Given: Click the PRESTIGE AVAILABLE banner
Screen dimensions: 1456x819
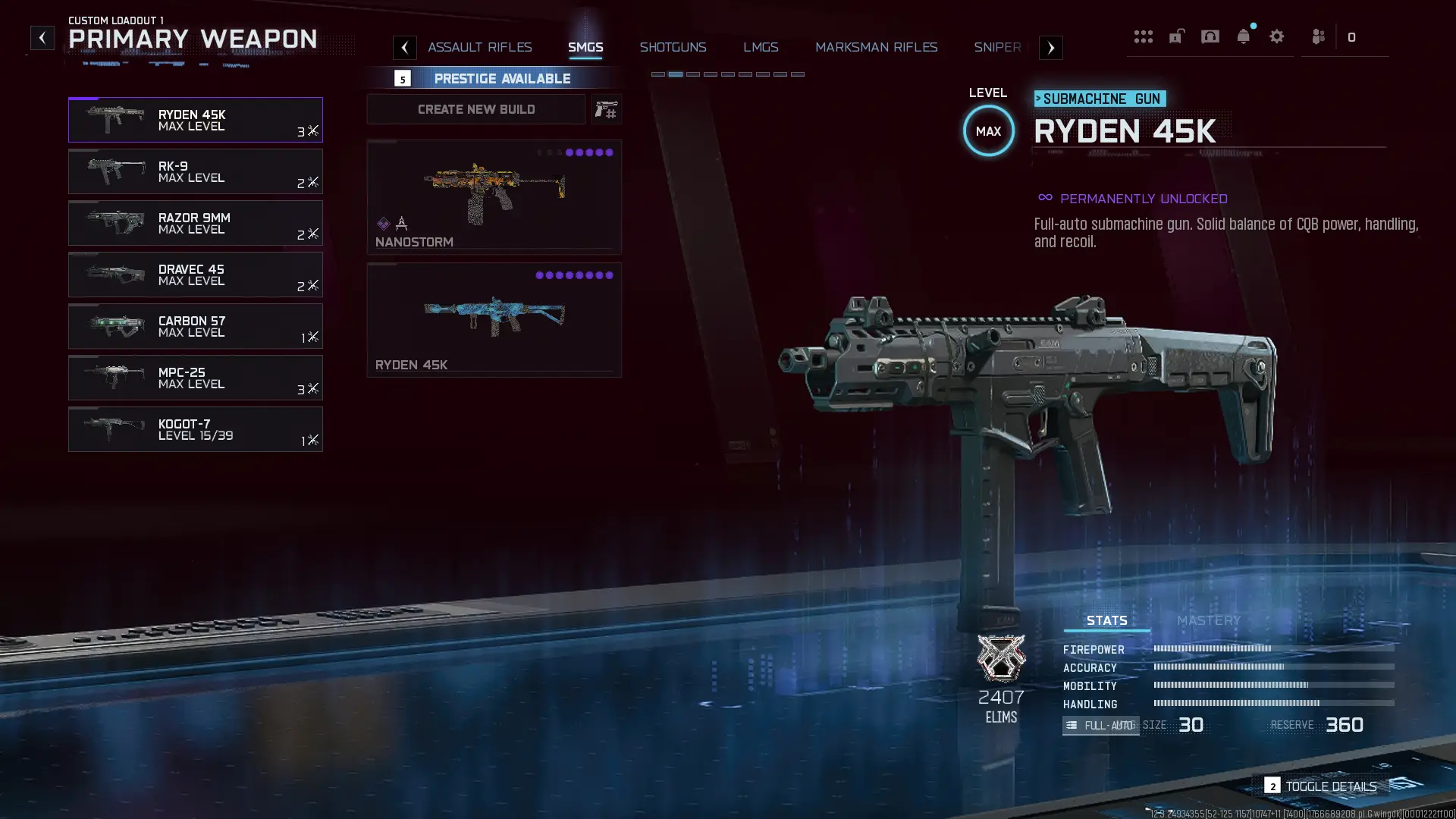Looking at the screenshot, I should coord(502,78).
